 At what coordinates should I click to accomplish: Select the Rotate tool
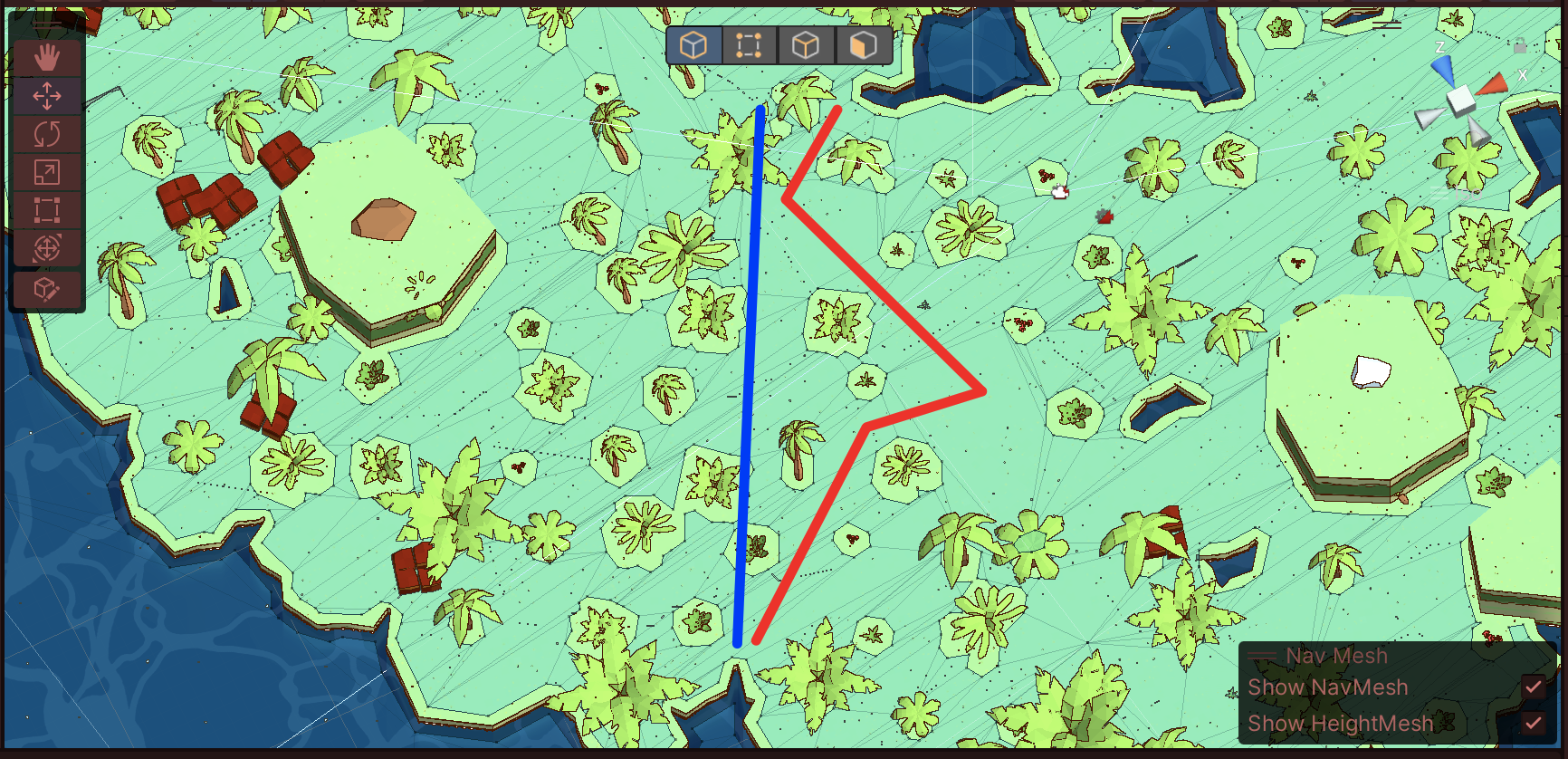47,133
